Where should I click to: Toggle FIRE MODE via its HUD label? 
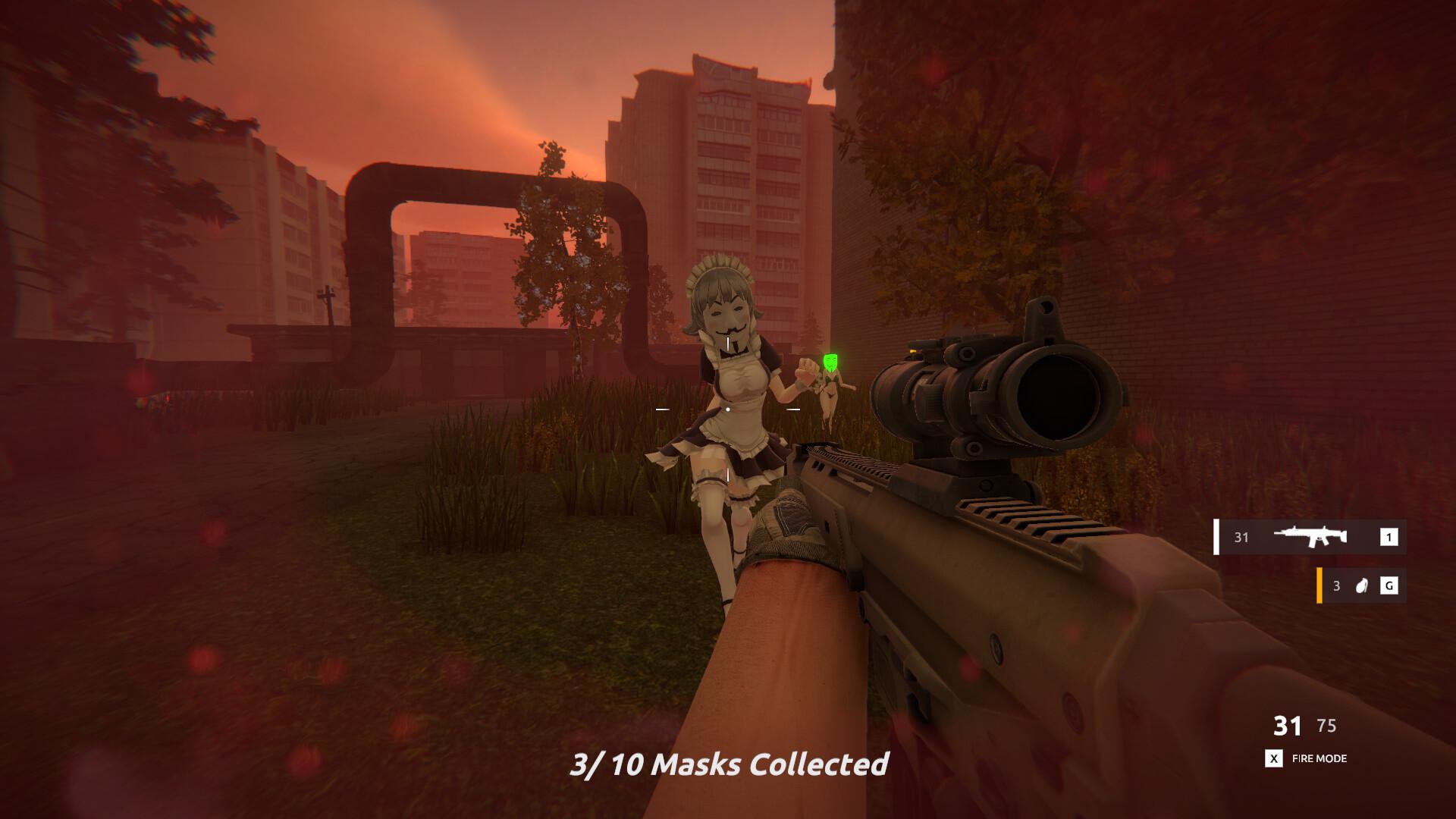coord(1318,758)
